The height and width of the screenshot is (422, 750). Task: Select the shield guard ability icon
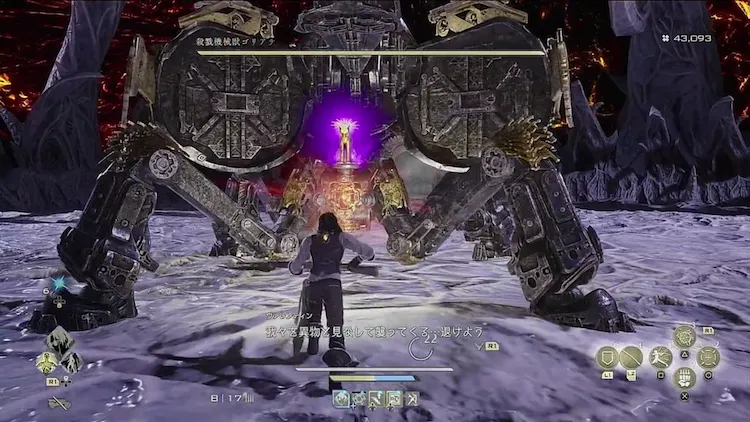(x=607, y=357)
